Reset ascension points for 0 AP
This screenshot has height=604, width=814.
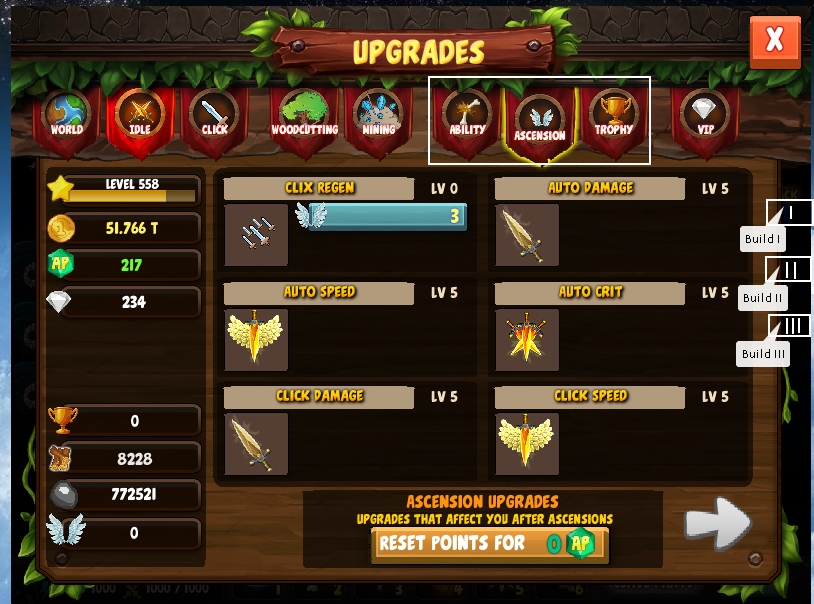pyautogui.click(x=489, y=544)
